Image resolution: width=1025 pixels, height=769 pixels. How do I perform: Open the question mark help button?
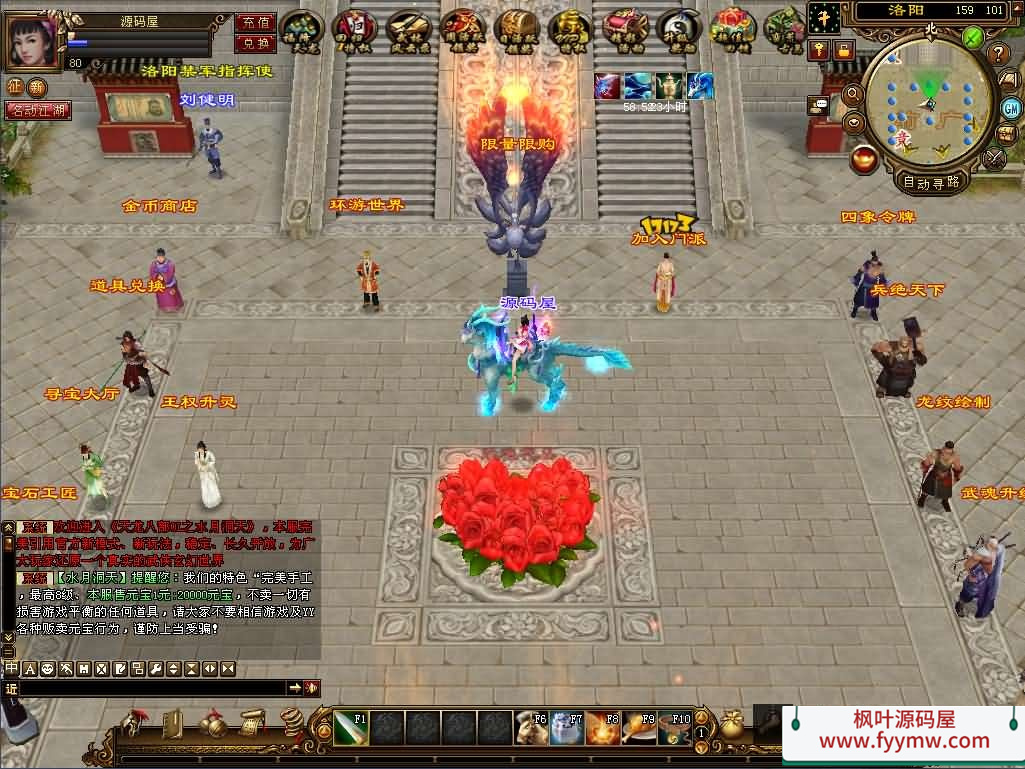(997, 53)
